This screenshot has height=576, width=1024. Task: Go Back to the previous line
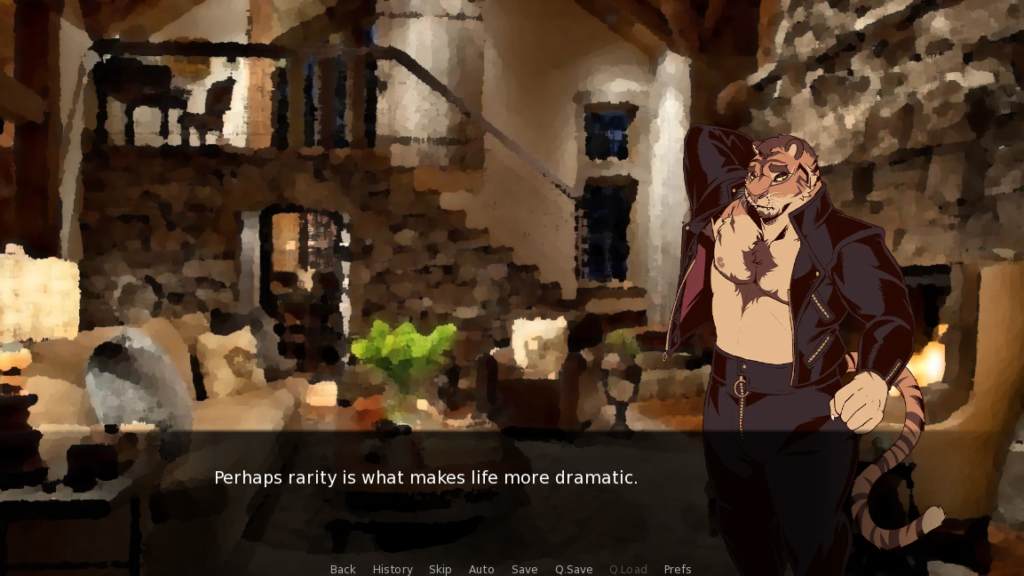(343, 569)
